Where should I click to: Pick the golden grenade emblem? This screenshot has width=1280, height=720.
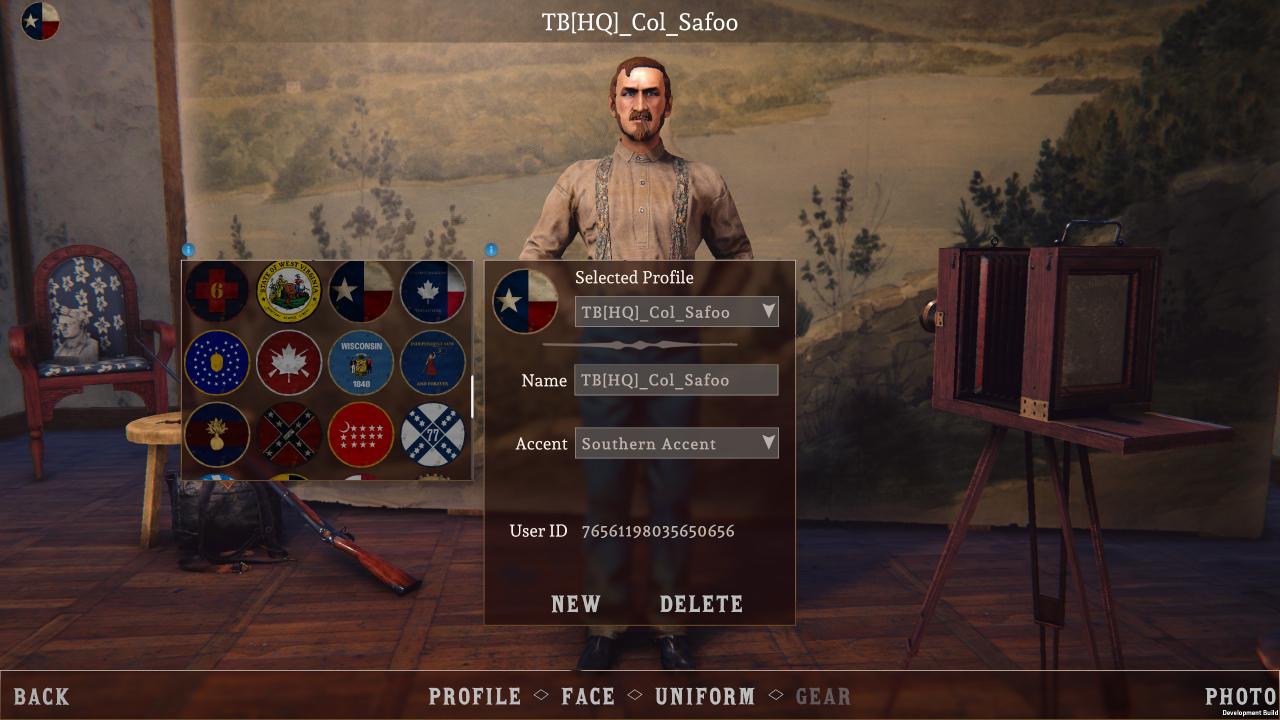[217, 435]
